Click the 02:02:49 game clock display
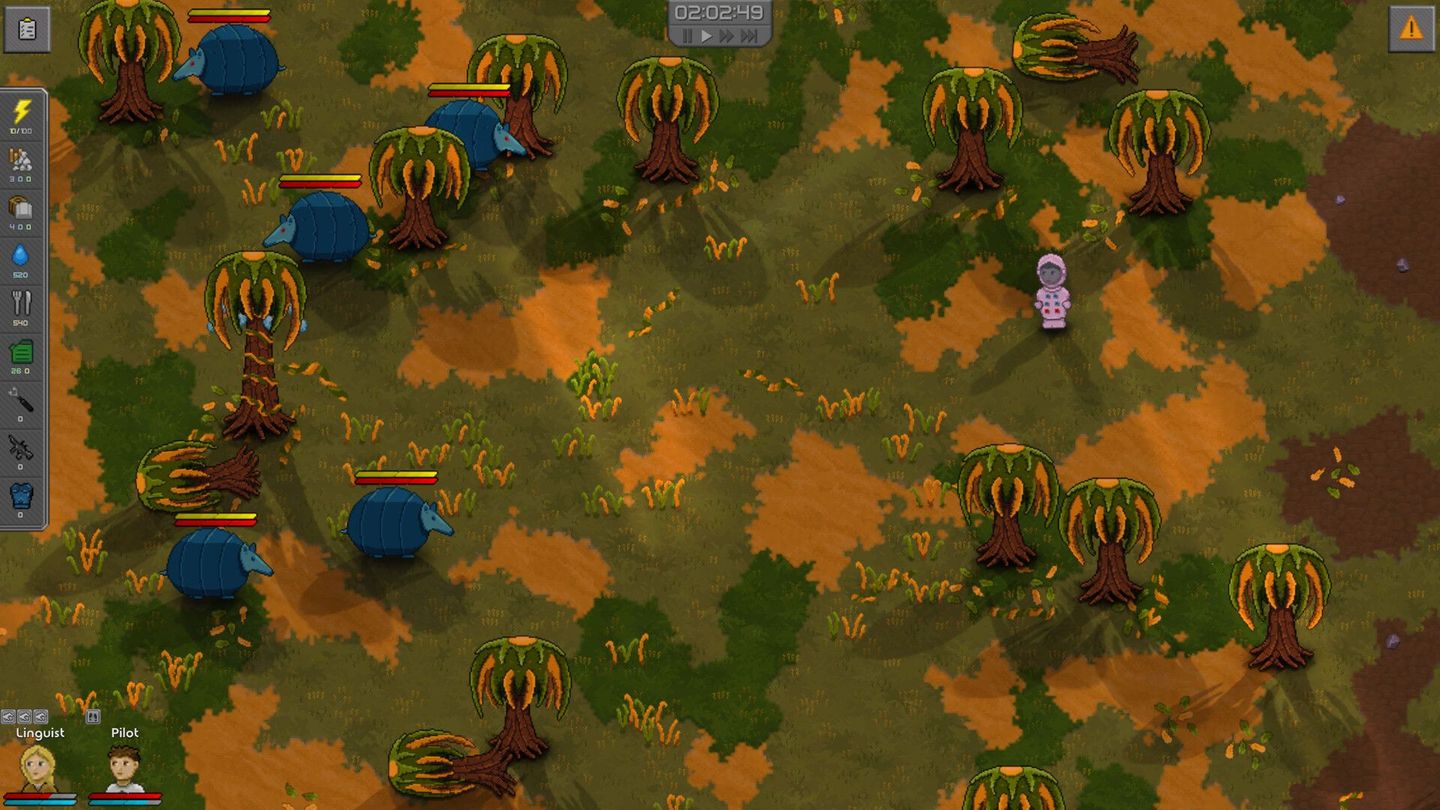The width and height of the screenshot is (1440, 810). point(720,13)
